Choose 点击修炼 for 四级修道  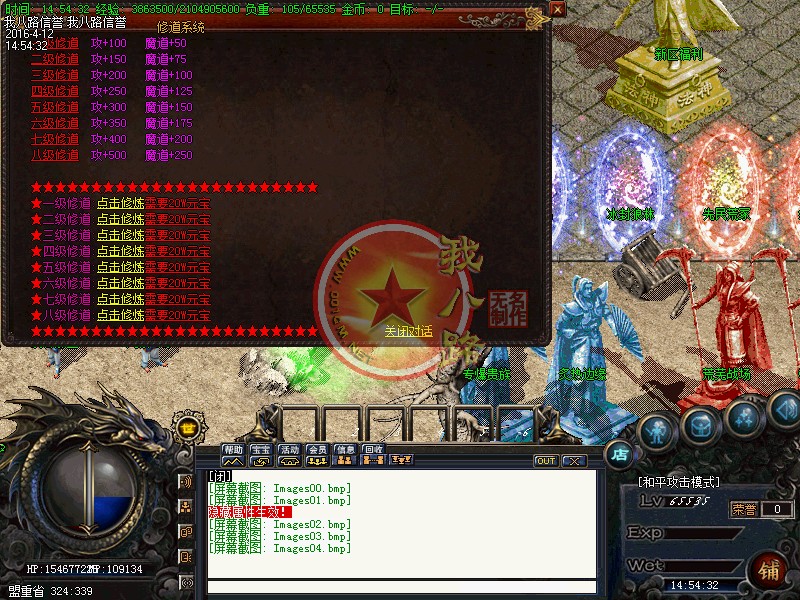point(120,251)
